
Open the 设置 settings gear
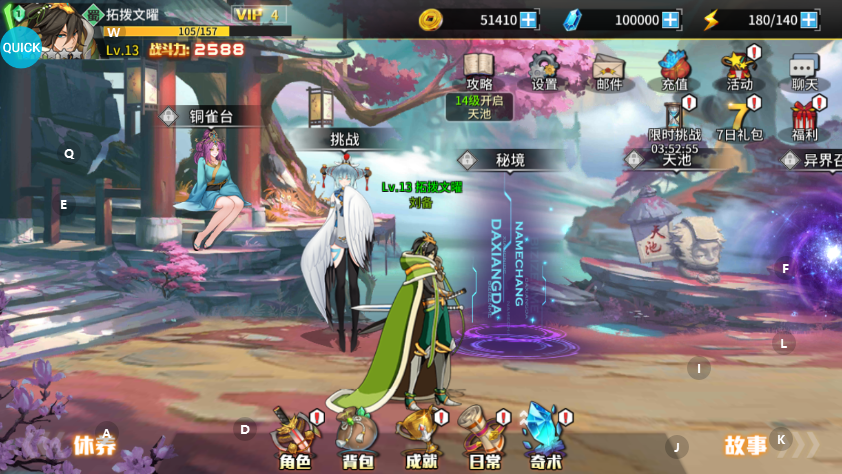(x=544, y=68)
